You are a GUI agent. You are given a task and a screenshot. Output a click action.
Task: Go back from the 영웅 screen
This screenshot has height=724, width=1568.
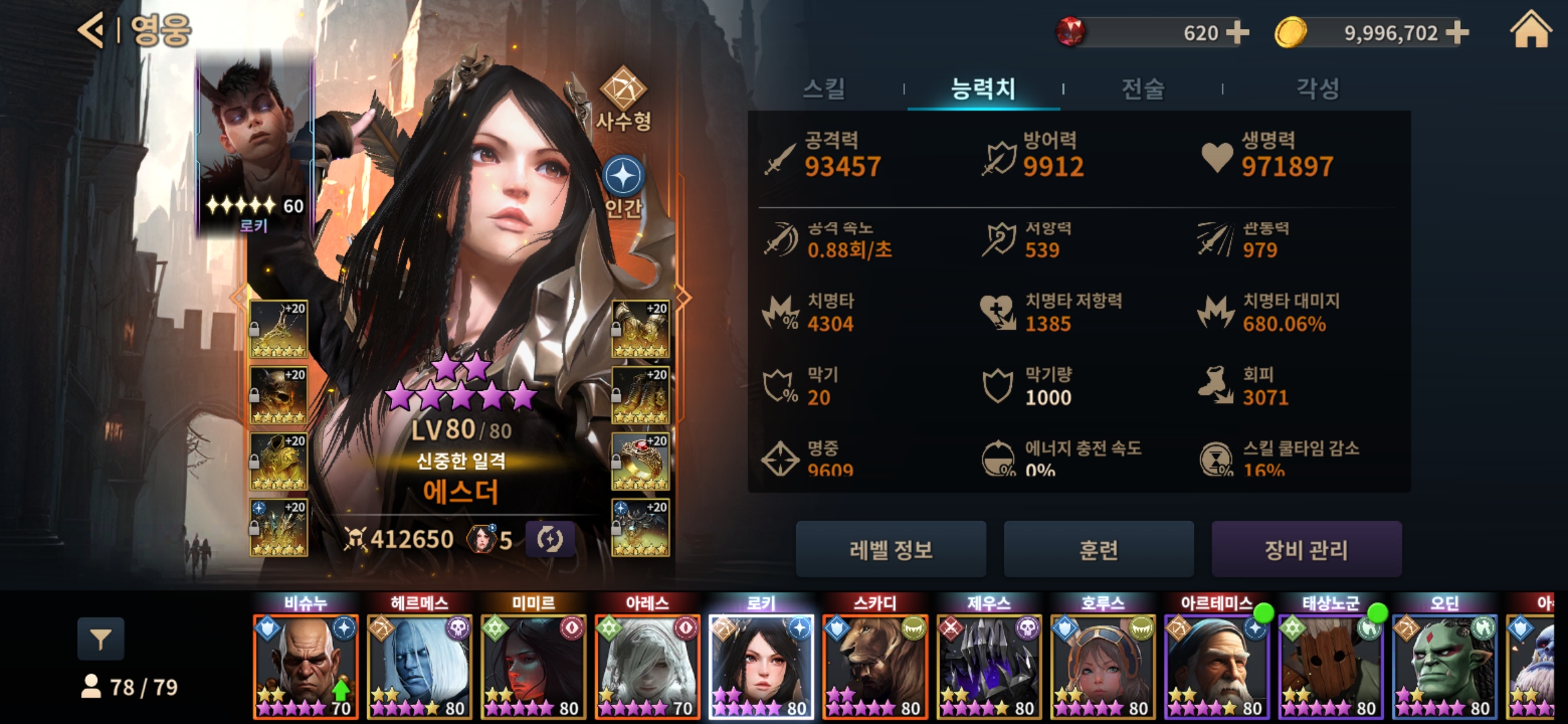[x=92, y=30]
